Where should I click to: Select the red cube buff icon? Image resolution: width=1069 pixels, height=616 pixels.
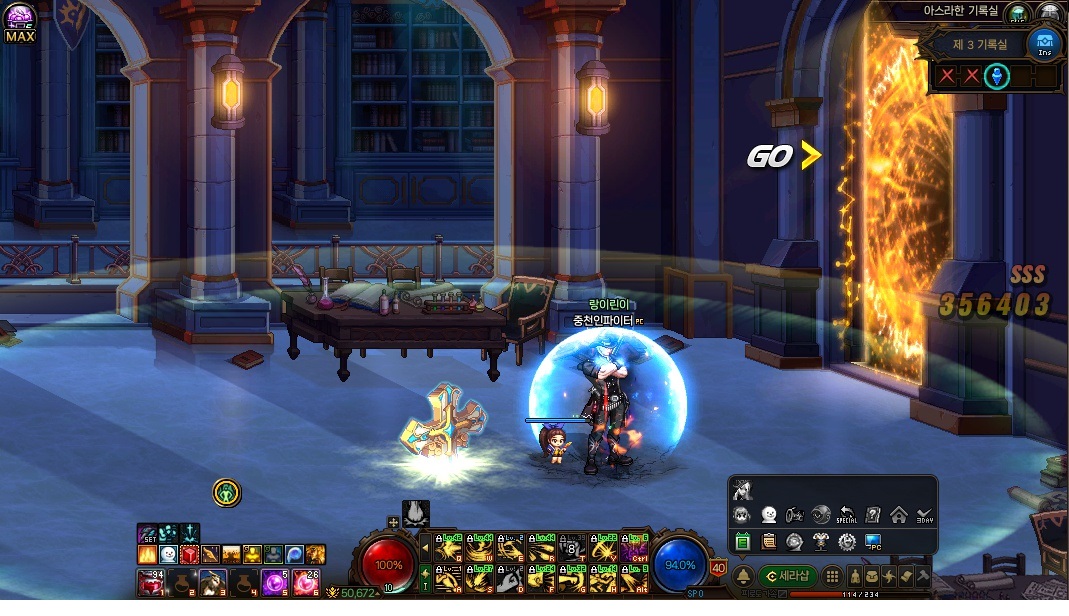pyautogui.click(x=189, y=553)
